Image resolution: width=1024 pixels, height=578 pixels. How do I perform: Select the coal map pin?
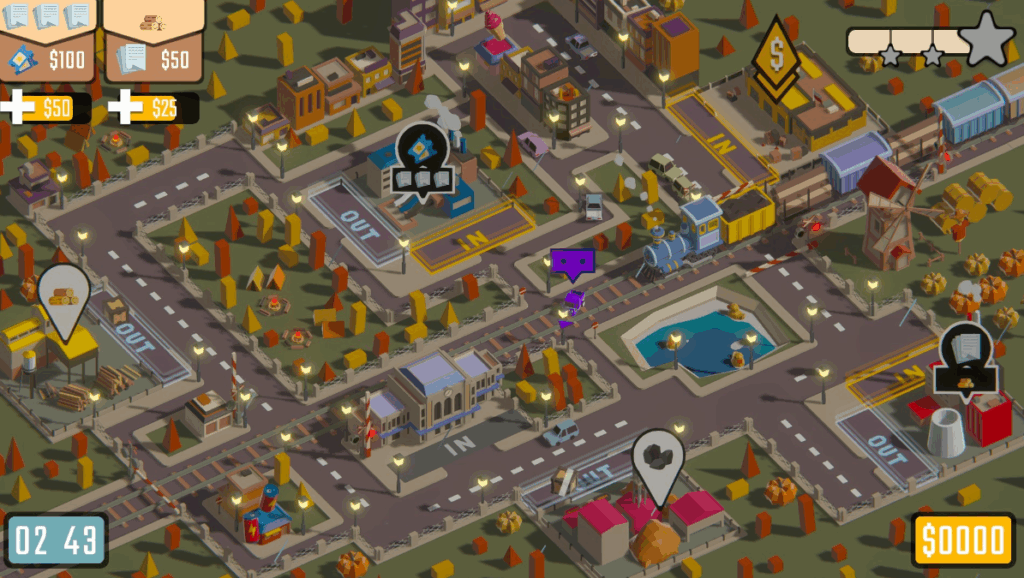tap(657, 462)
